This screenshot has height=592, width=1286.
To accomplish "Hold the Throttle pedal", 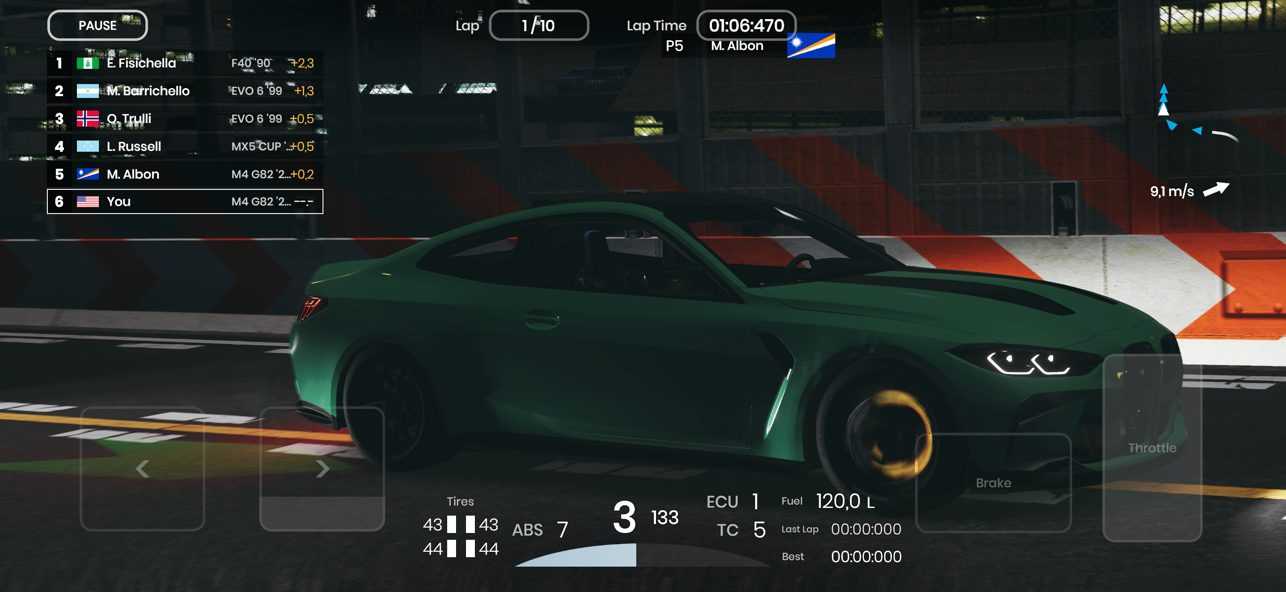I will (x=1152, y=448).
